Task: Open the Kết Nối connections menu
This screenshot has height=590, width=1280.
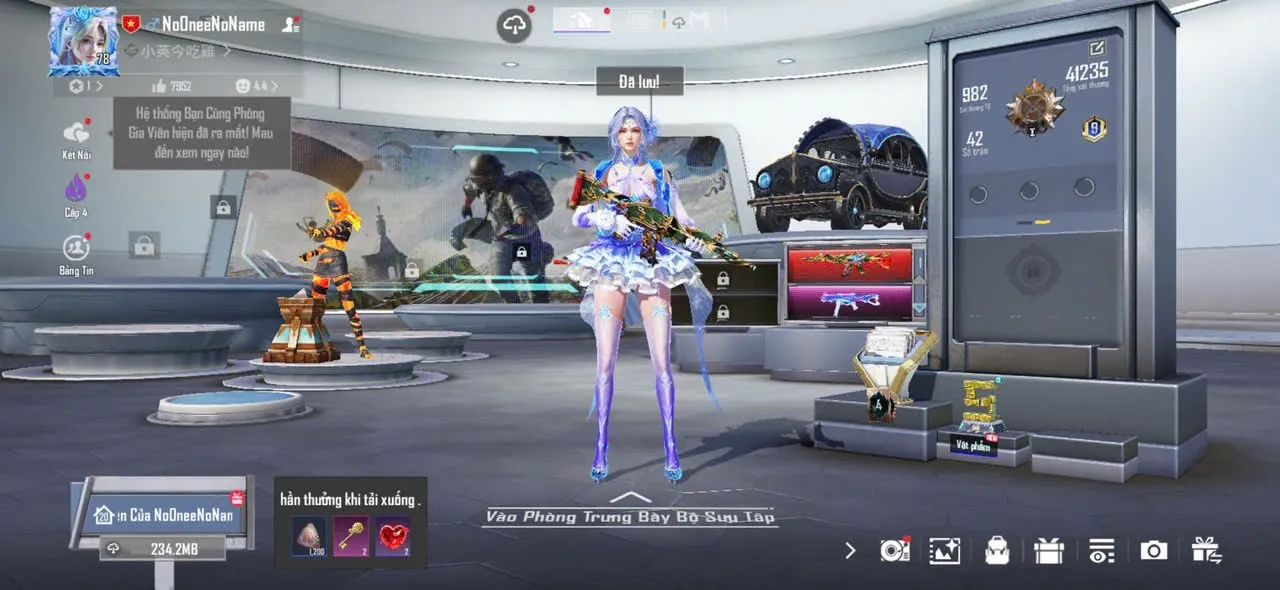Action: (76, 137)
